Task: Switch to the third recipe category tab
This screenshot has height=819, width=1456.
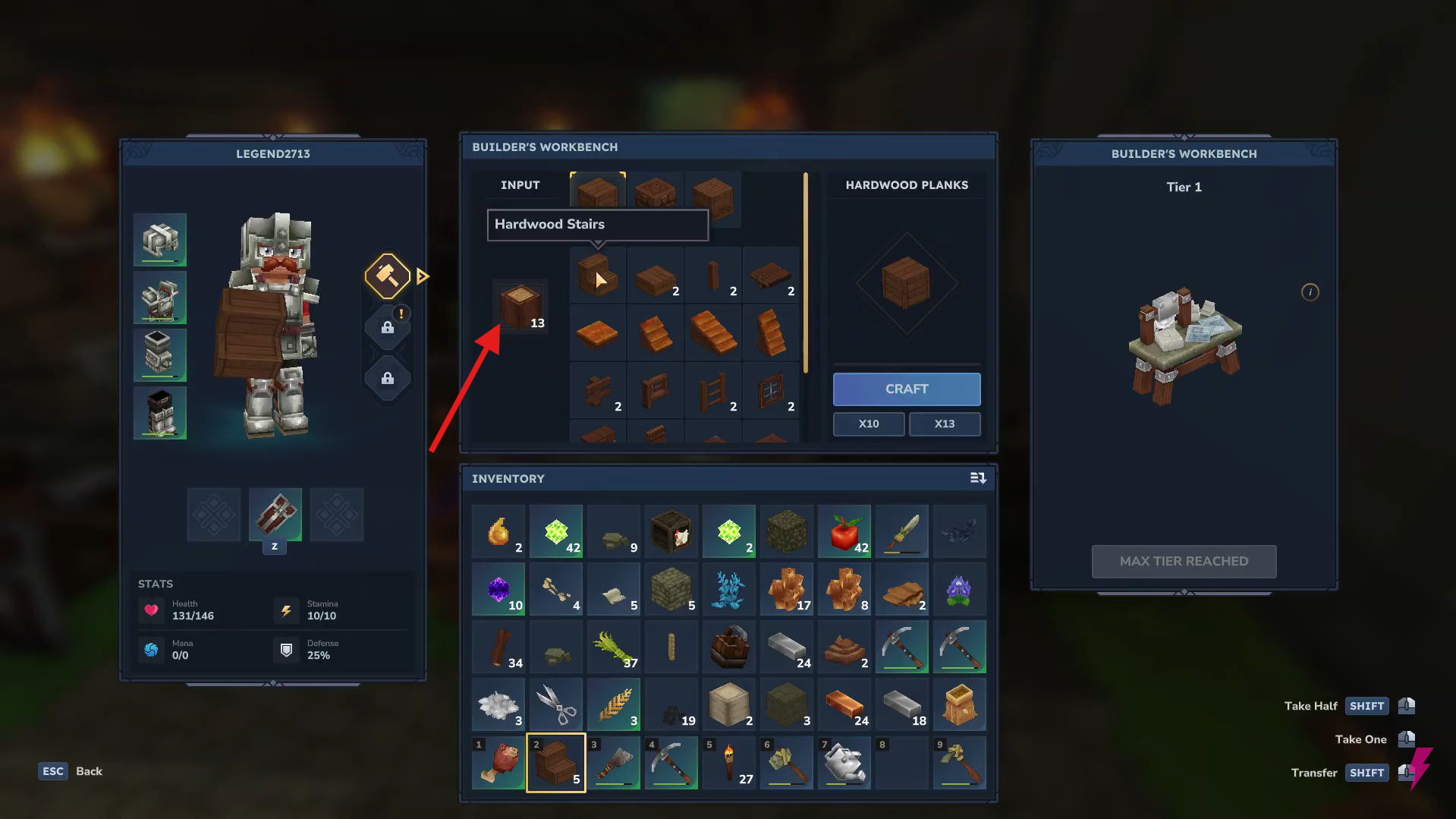Action: [x=712, y=194]
